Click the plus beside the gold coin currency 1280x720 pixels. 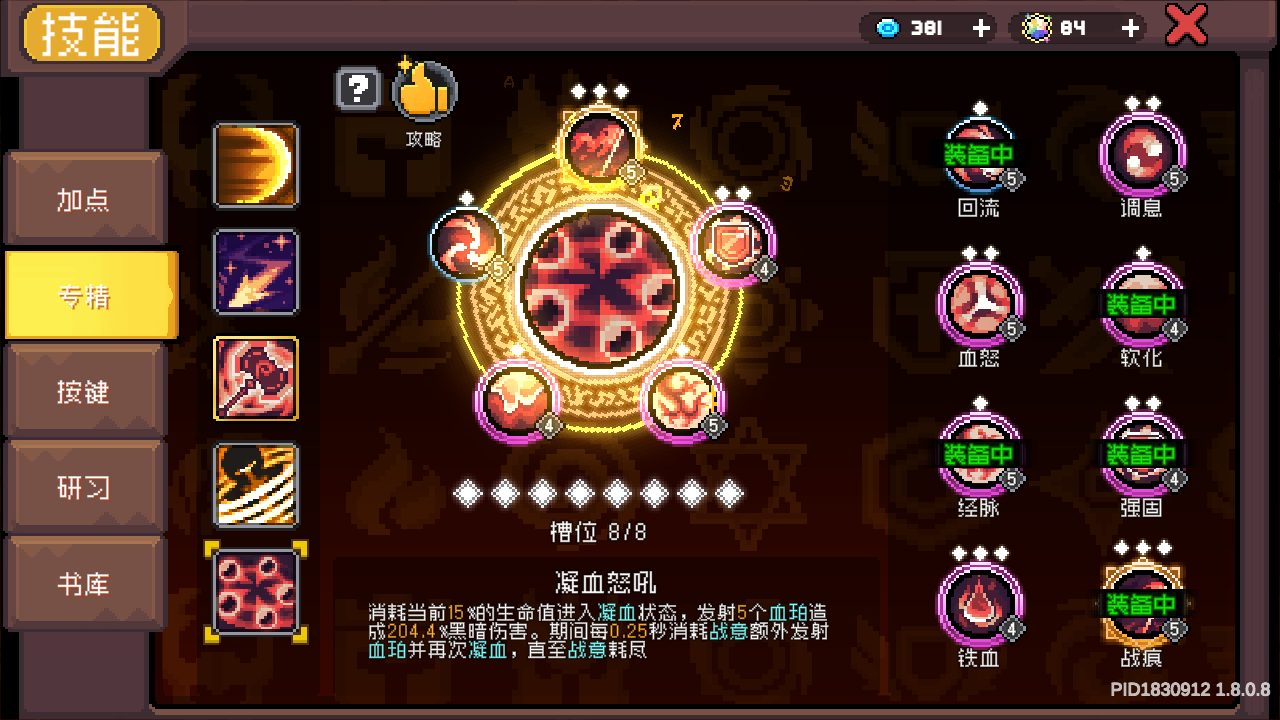click(x=1127, y=28)
